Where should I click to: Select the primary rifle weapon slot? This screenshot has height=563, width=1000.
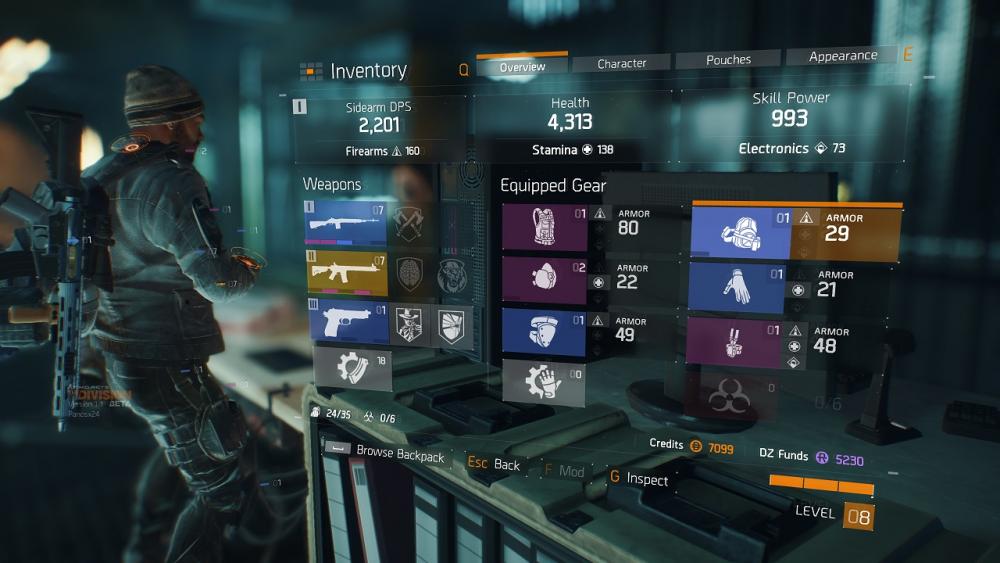point(346,222)
